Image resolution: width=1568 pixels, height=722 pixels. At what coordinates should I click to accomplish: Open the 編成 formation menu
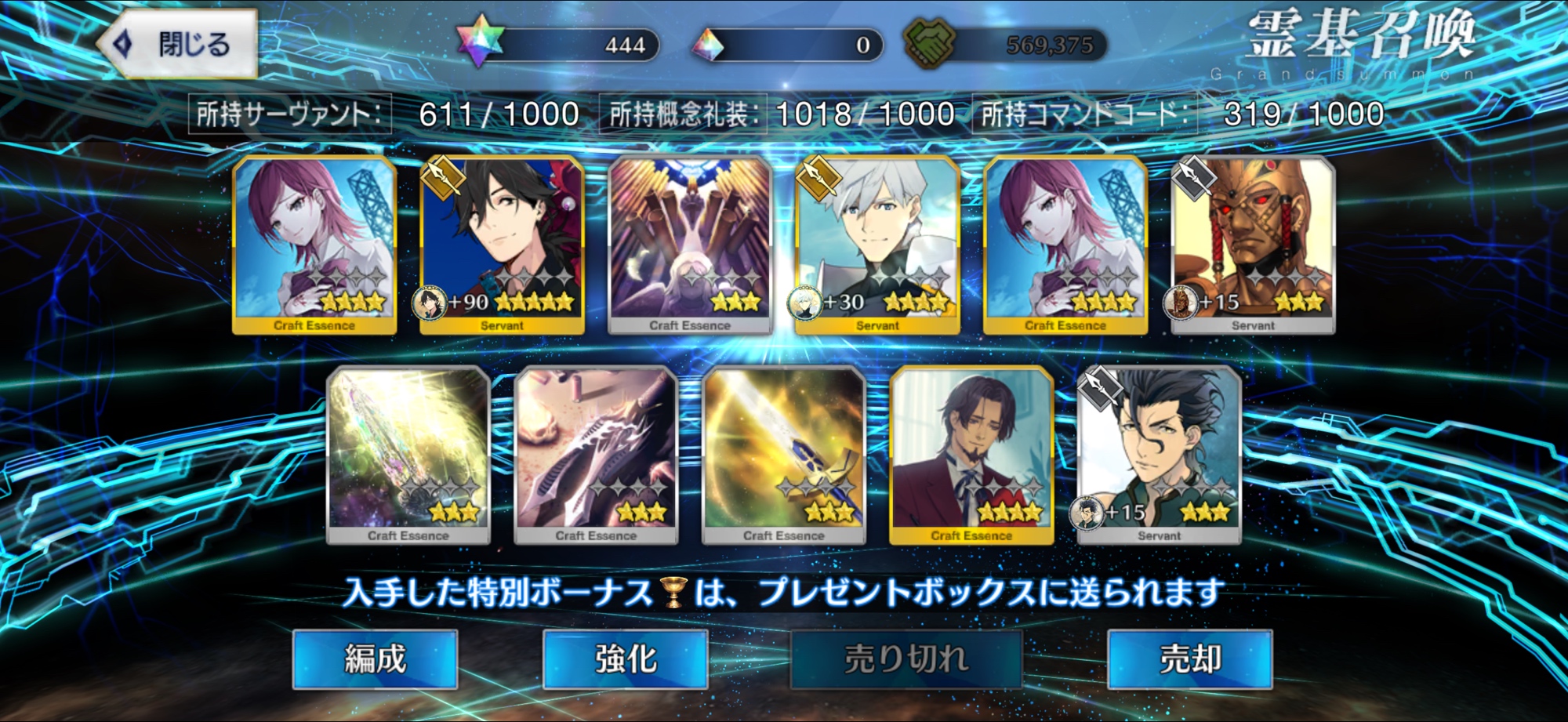click(375, 659)
